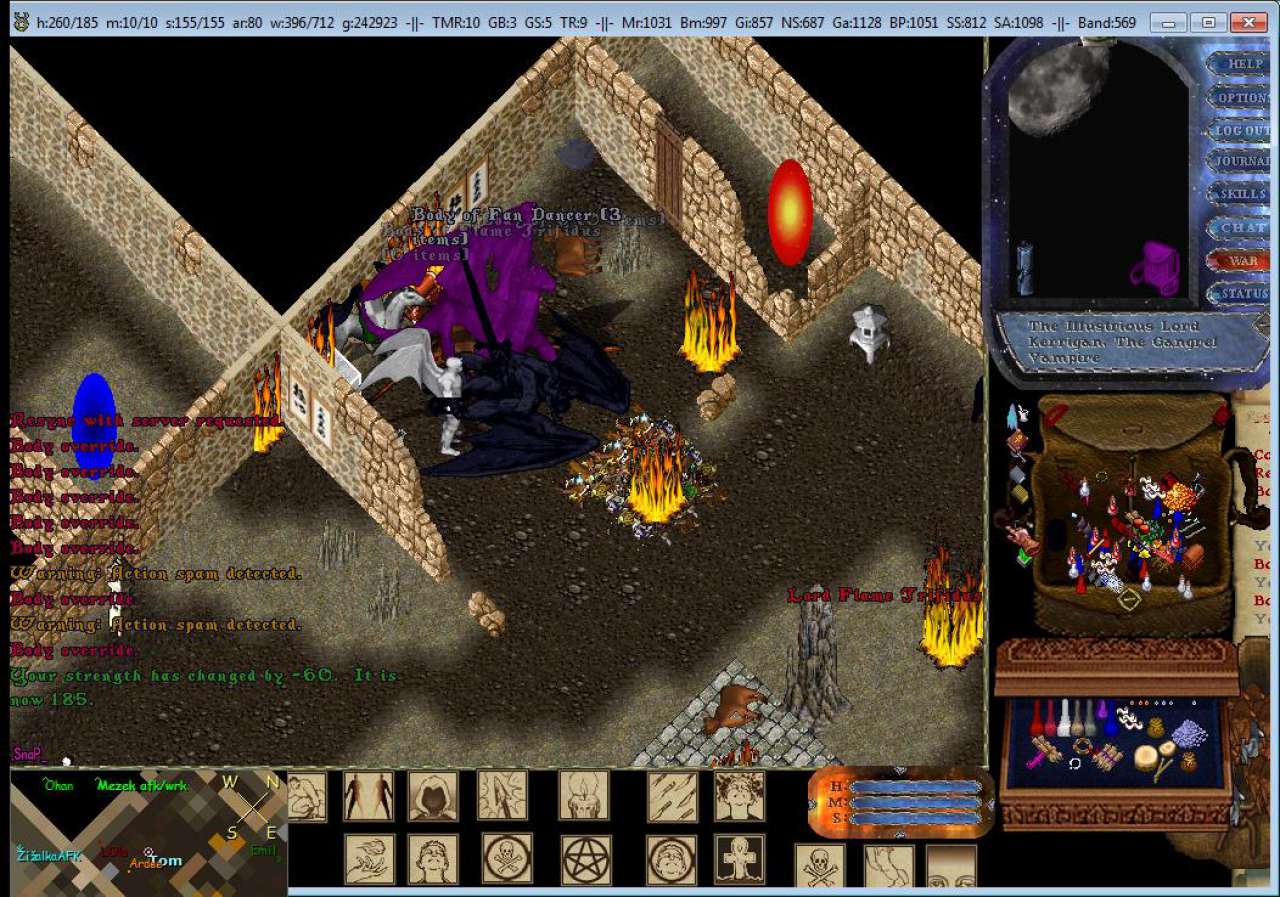Show the Skills list
1280x897 pixels.
click(x=1242, y=194)
